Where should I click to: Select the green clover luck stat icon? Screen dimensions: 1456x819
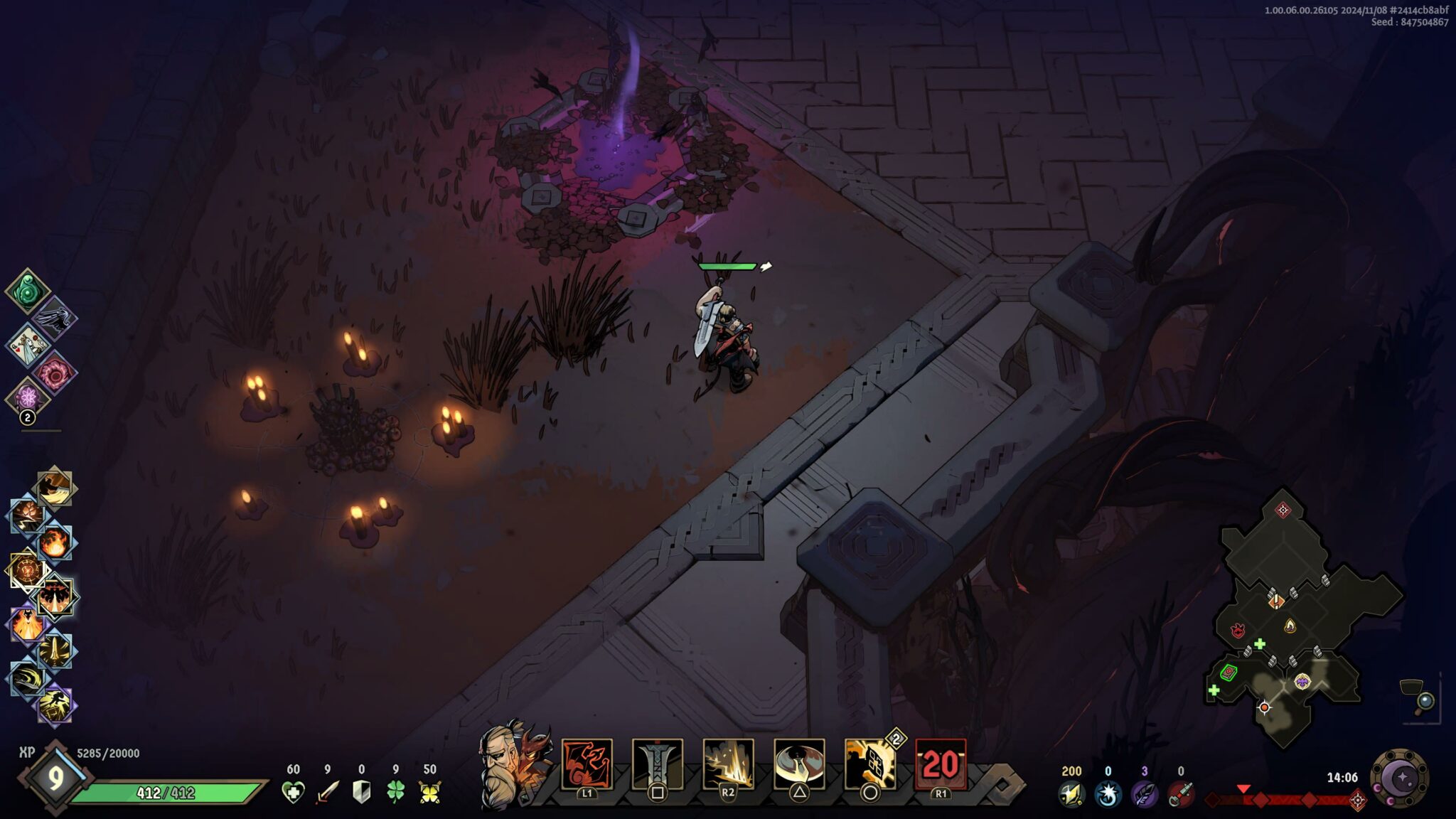(x=395, y=792)
